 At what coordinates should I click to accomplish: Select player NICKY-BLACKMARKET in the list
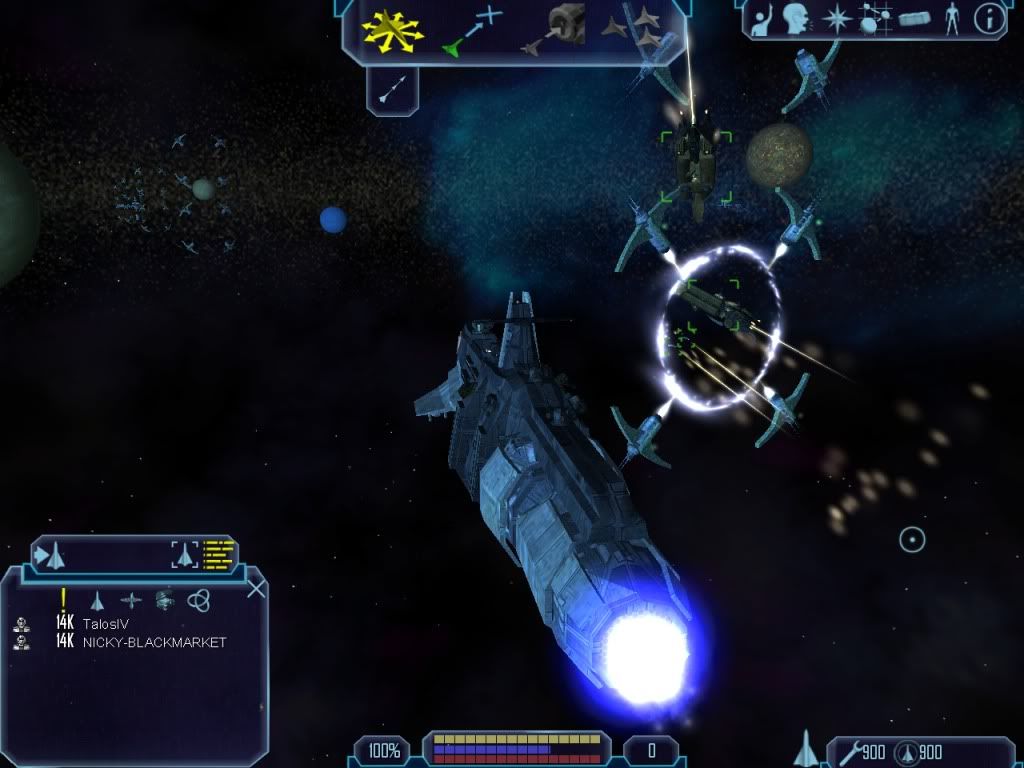(x=154, y=642)
